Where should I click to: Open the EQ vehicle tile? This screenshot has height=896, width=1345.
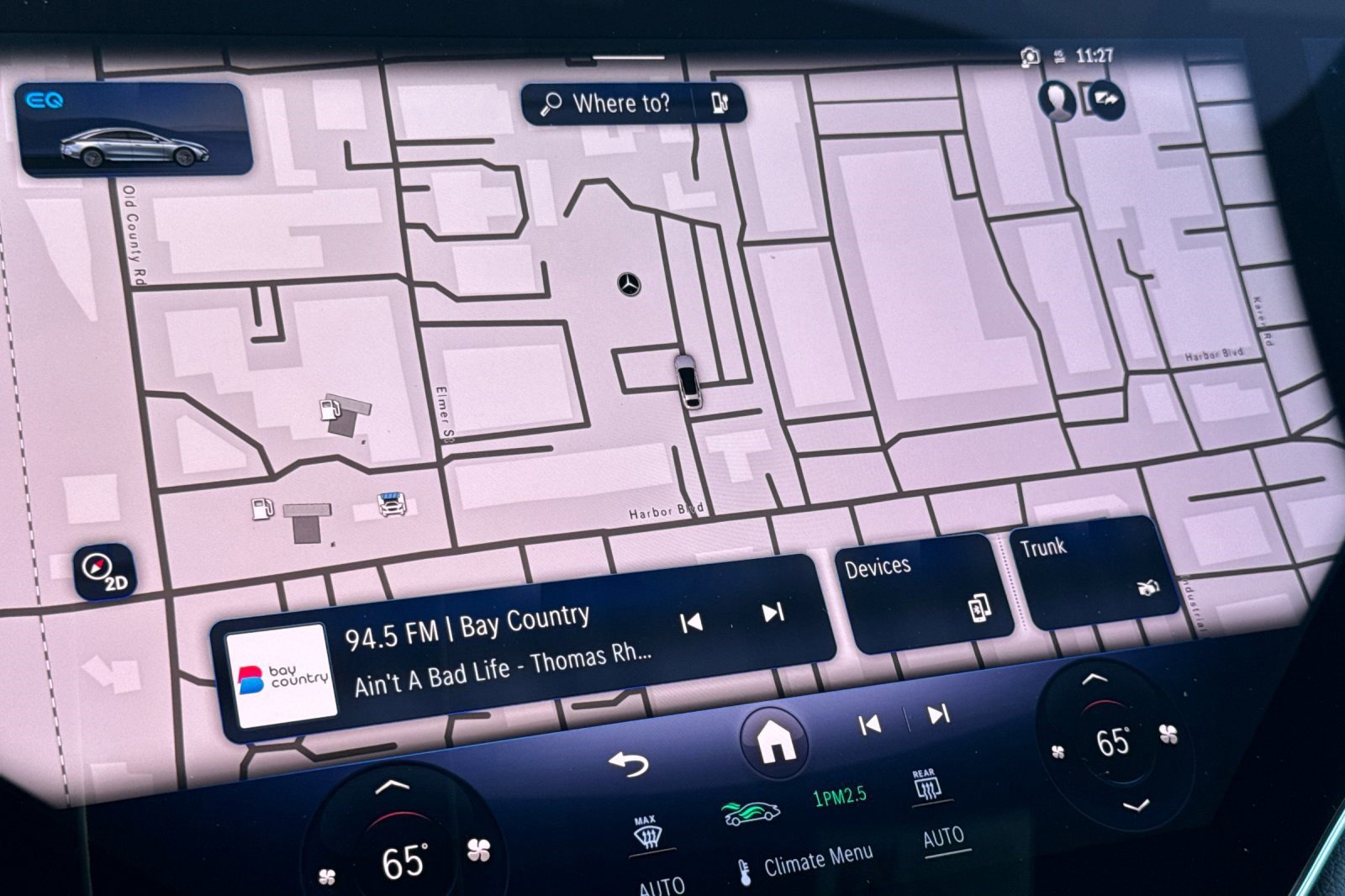click(x=134, y=130)
